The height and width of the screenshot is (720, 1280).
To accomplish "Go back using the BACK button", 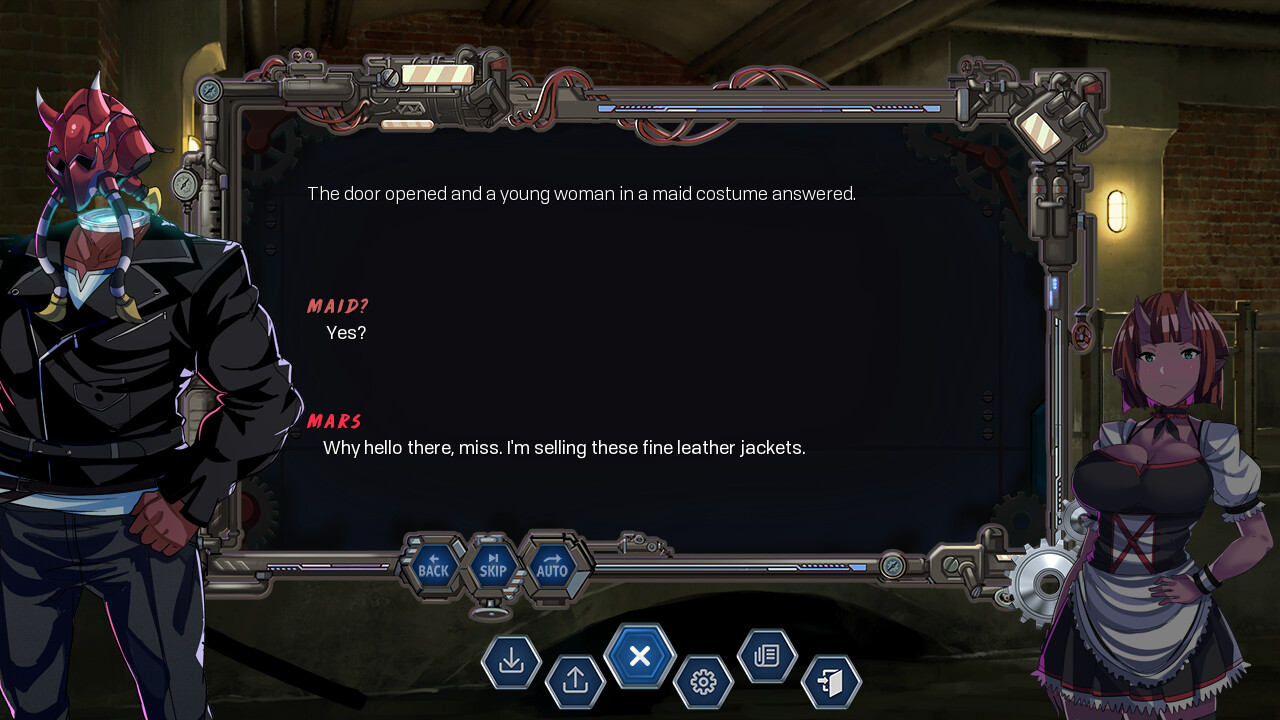I will 433,567.
